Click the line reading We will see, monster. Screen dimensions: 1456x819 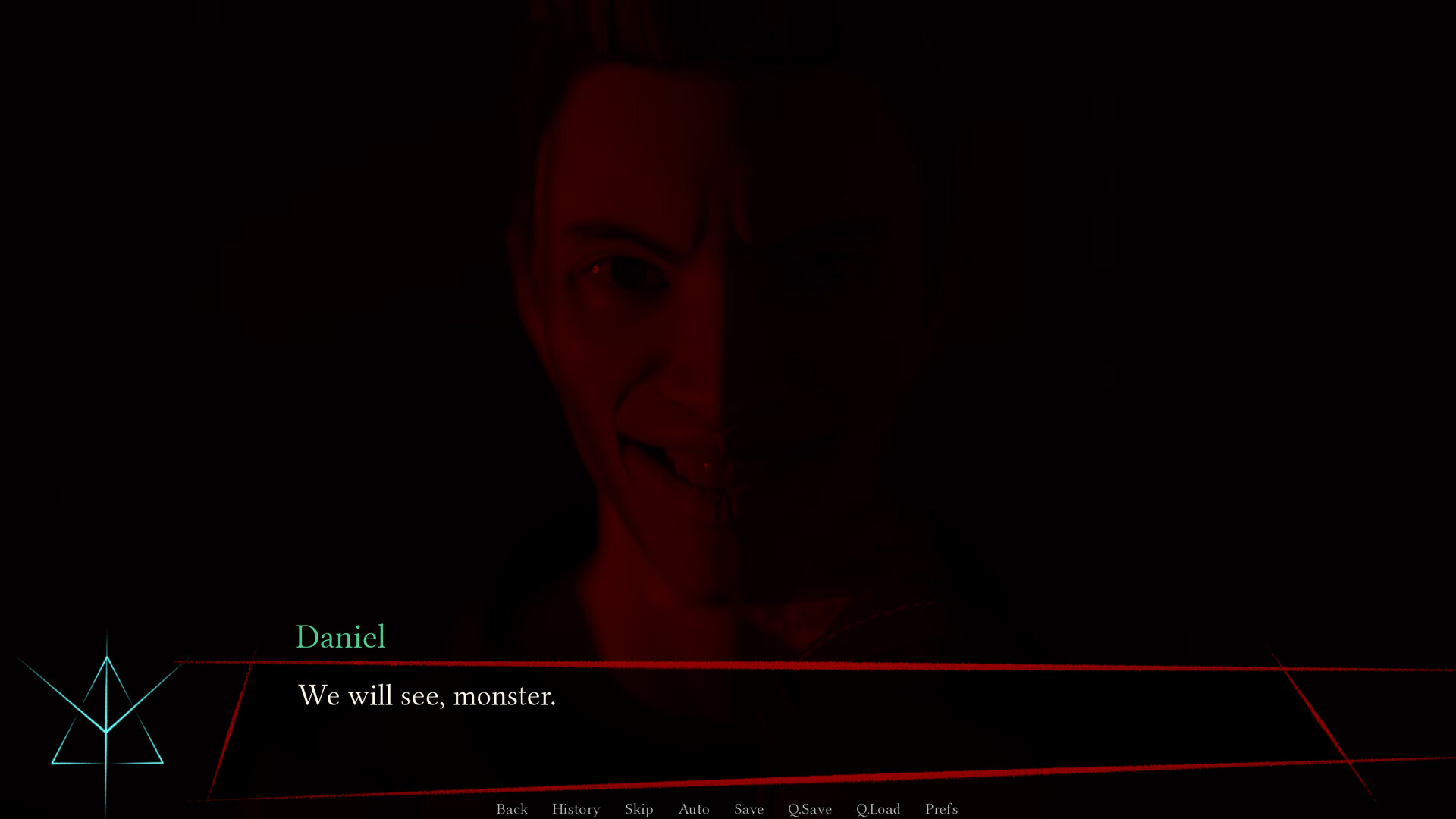[427, 695]
